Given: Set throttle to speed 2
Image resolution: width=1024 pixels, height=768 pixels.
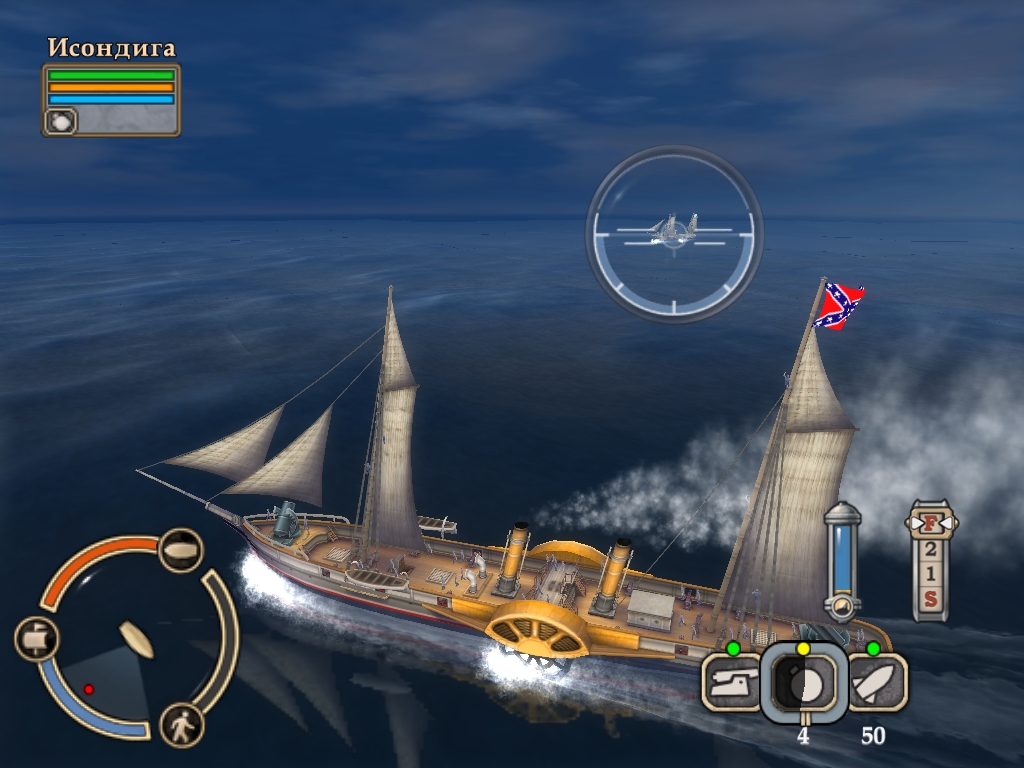Looking at the screenshot, I should click(930, 549).
